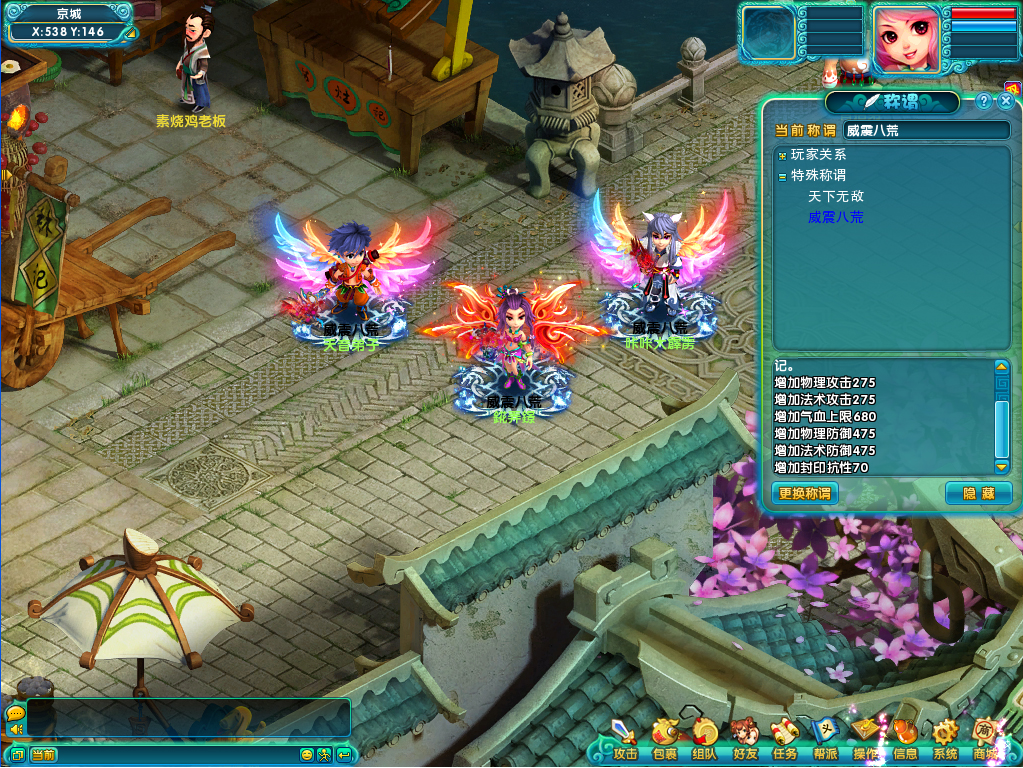Select the 威震八荒 title in the list
This screenshot has height=768, width=1023.
pyautogui.click(x=835, y=217)
